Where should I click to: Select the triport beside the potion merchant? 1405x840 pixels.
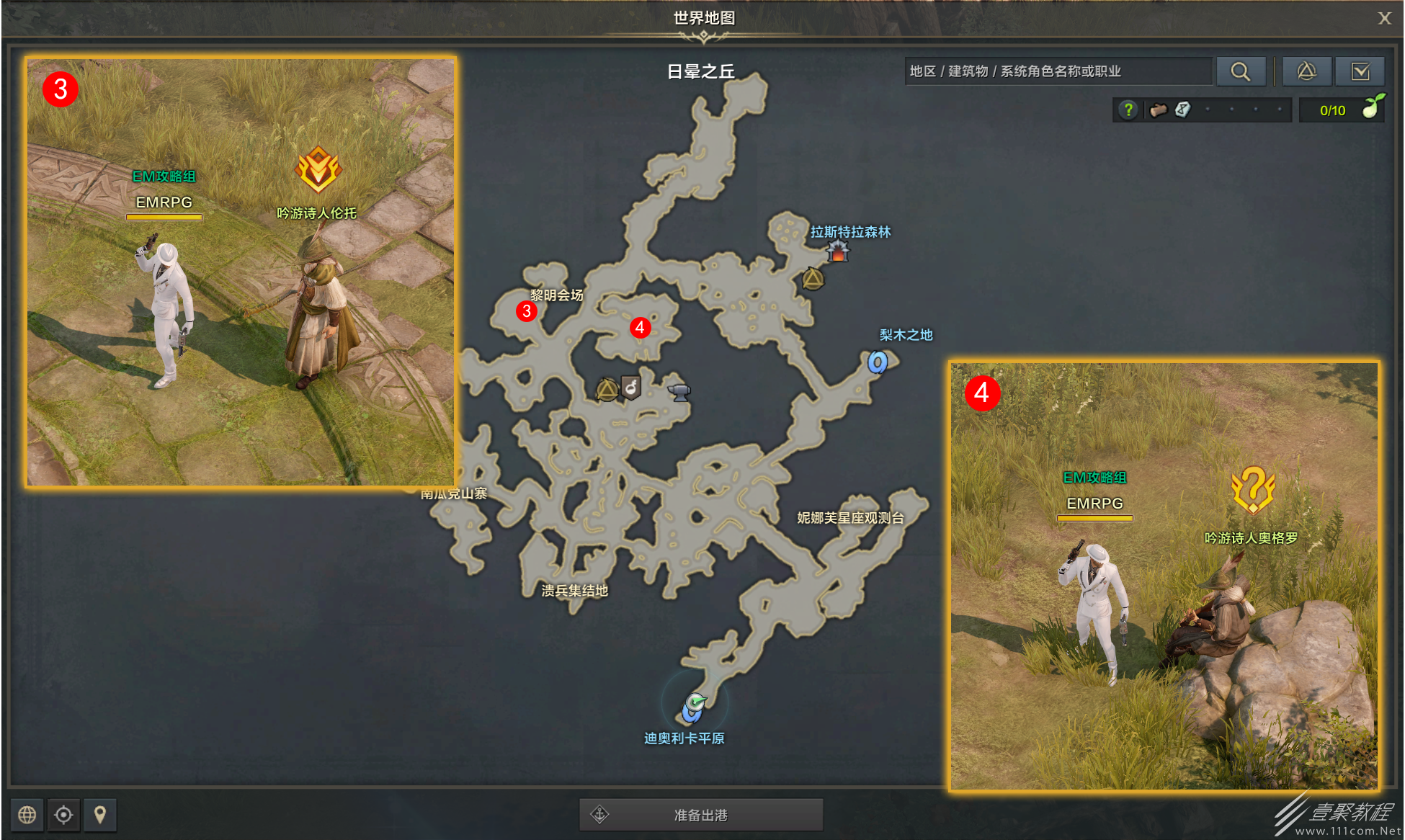[x=607, y=390]
